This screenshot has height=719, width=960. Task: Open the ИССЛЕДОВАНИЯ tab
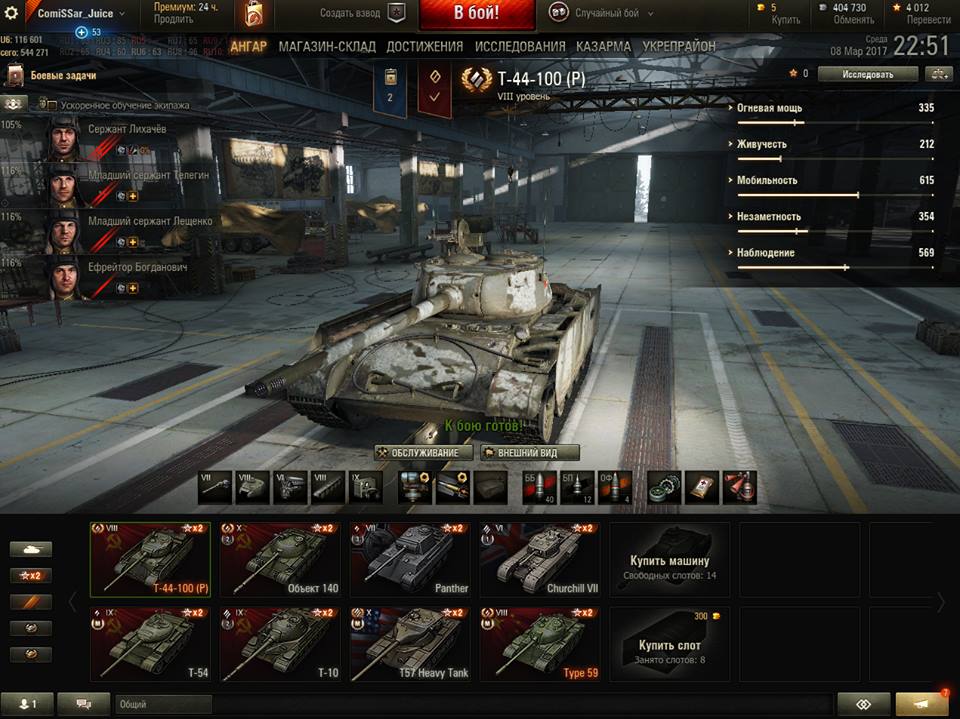(x=520, y=46)
